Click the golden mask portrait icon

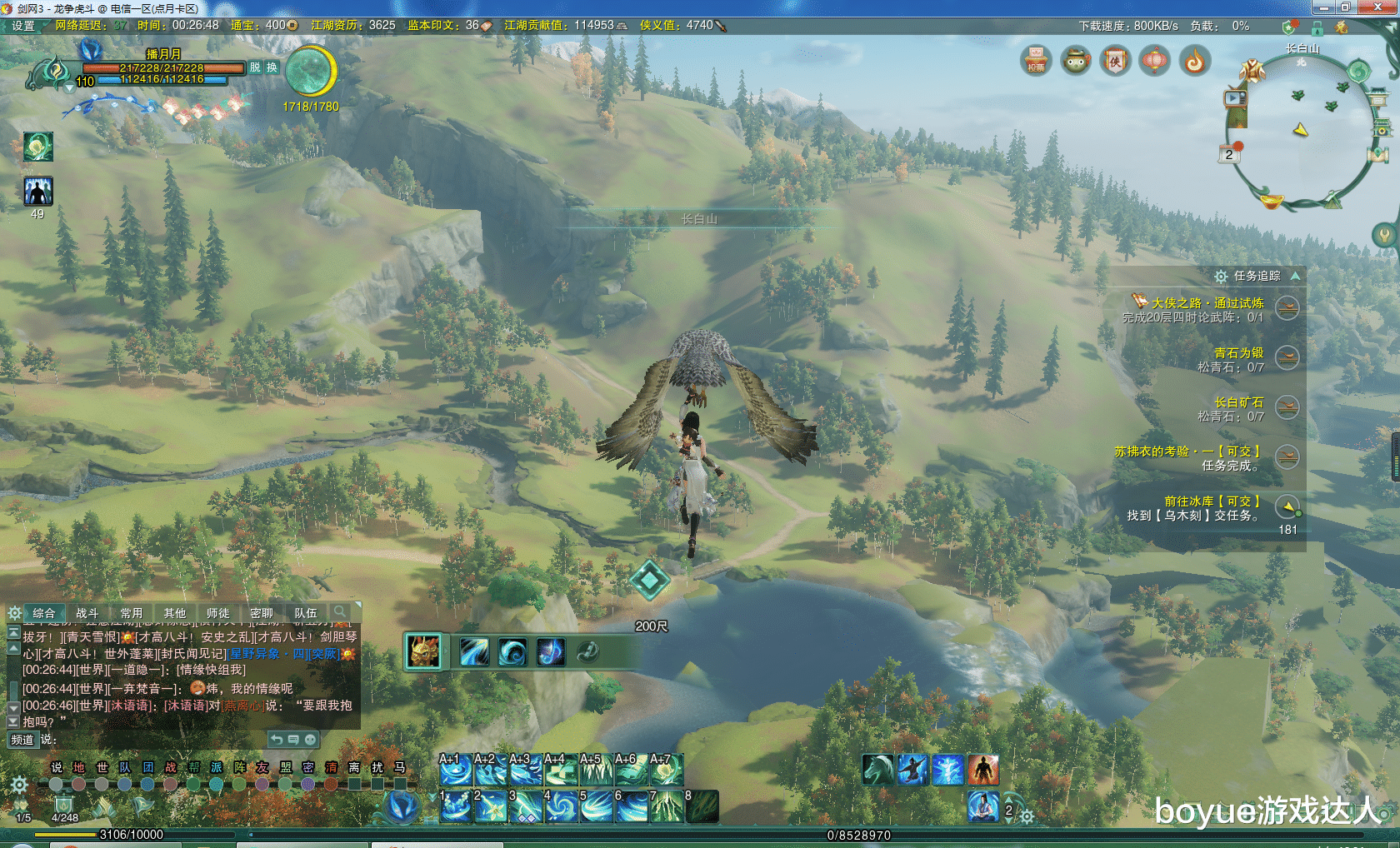423,651
